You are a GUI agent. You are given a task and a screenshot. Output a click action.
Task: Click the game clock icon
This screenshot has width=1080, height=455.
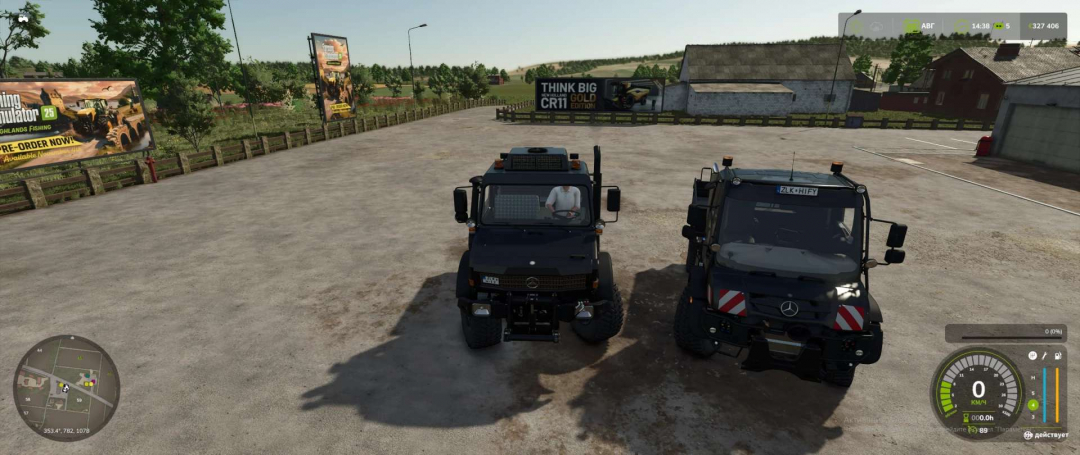click(x=961, y=26)
